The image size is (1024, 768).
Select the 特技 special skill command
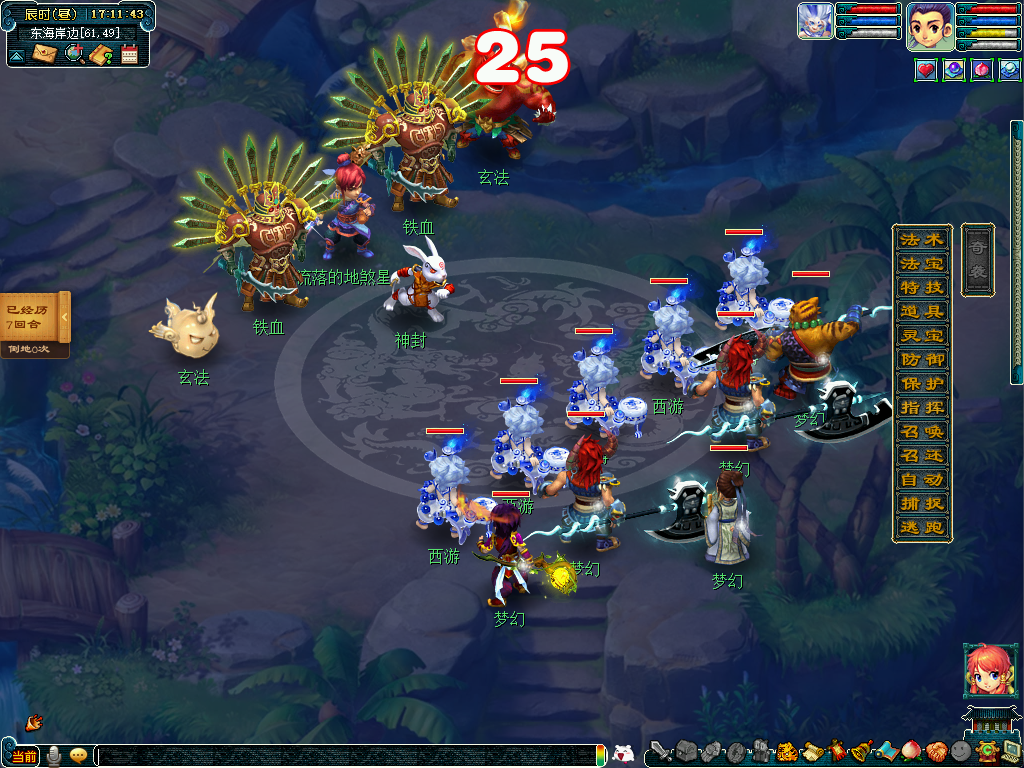click(x=922, y=288)
